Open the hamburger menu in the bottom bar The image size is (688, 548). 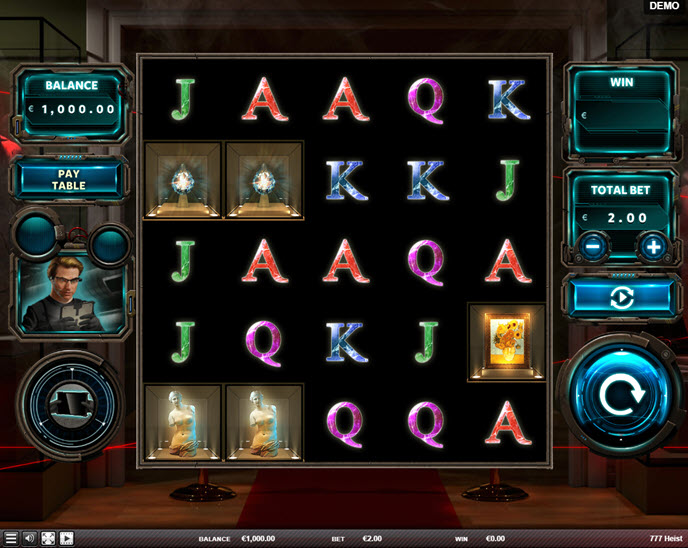pos(11,538)
